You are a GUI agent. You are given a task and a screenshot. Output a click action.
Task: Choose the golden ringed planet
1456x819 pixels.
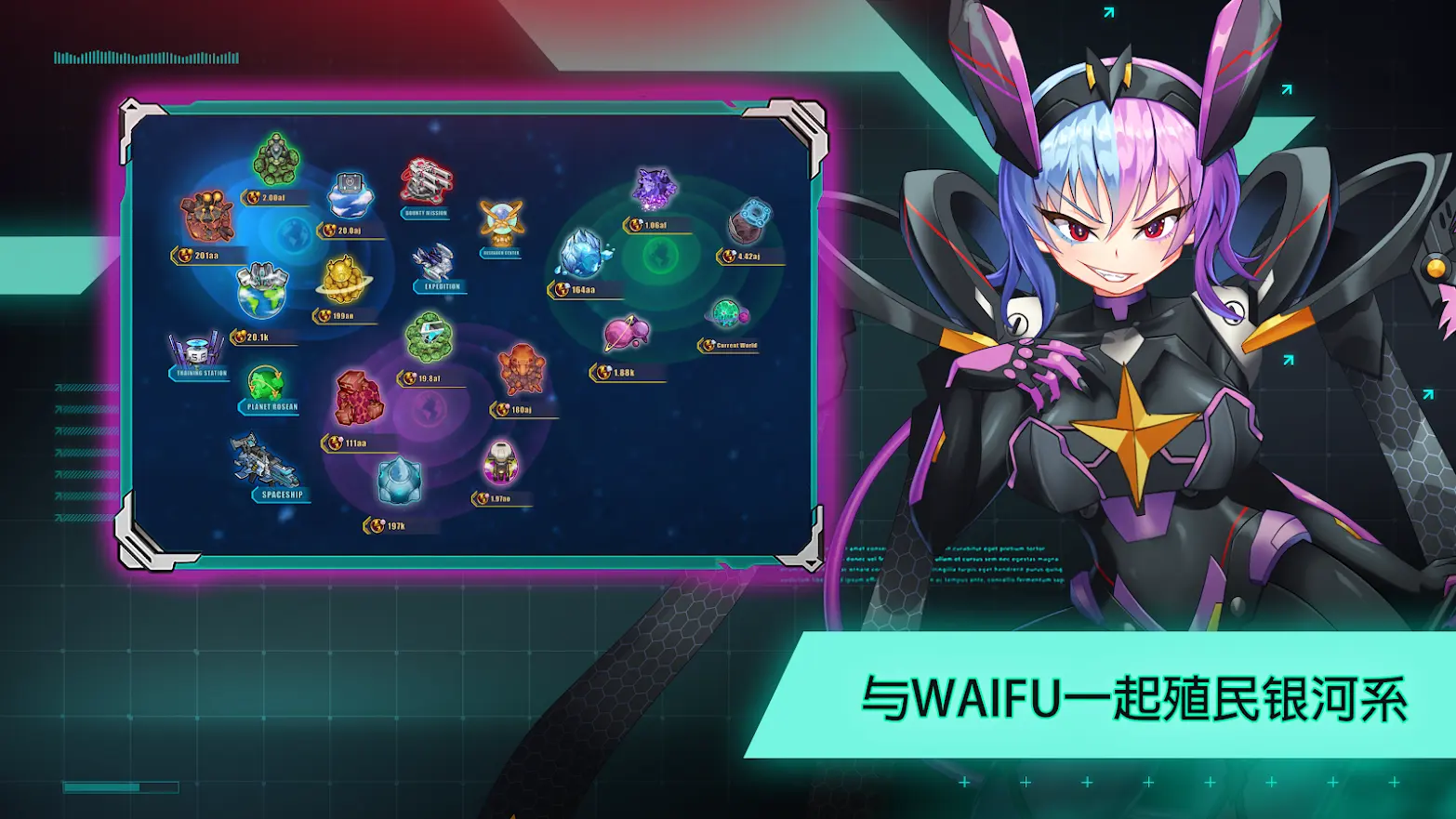point(344,279)
